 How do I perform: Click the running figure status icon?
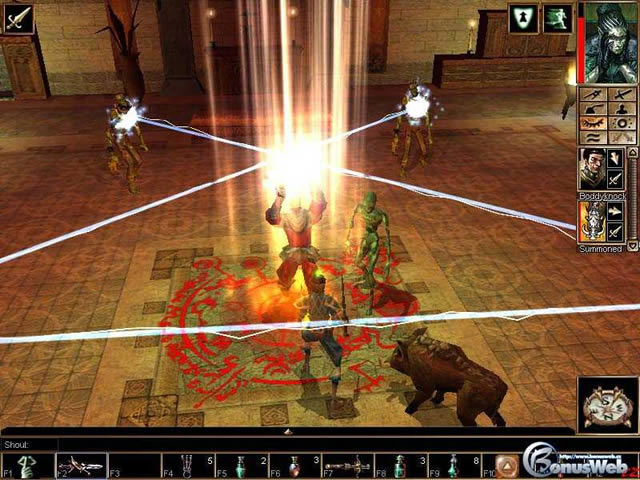[555, 17]
